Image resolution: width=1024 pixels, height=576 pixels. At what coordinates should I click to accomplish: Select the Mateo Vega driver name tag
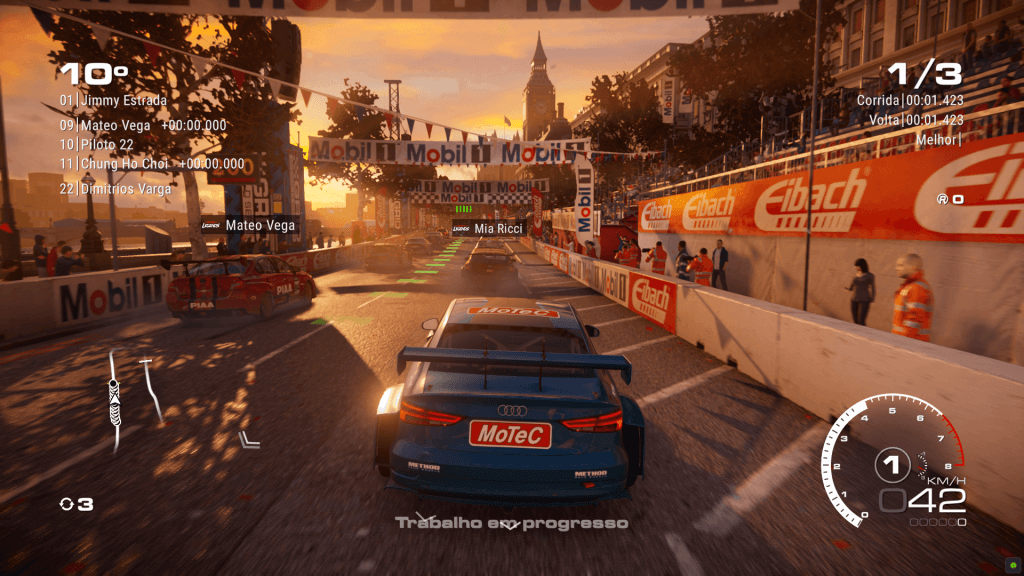pyautogui.click(x=250, y=225)
